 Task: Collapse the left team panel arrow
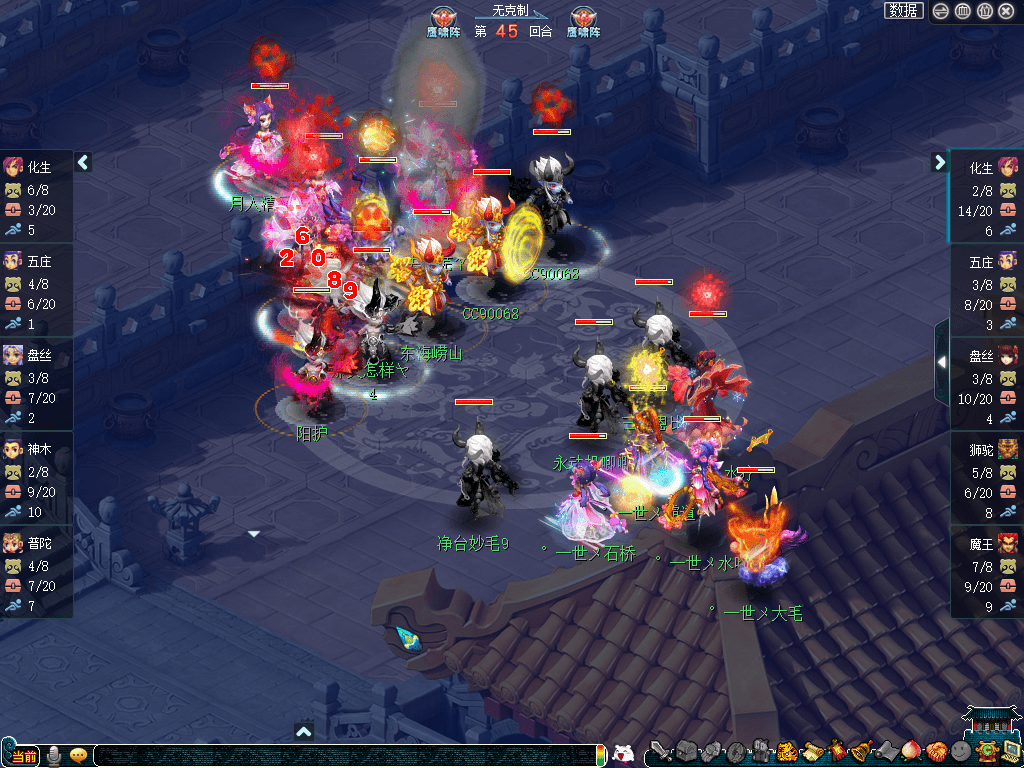point(84,162)
